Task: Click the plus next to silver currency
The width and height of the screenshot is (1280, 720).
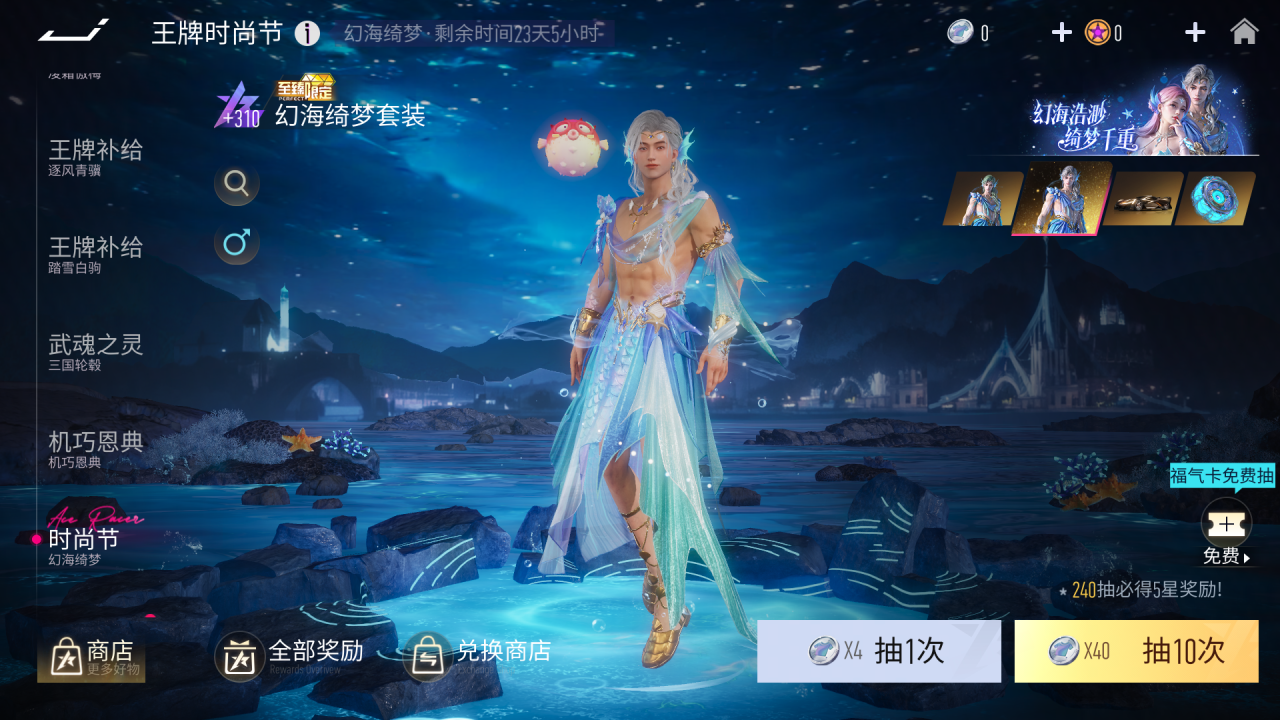Action: 1061,31
